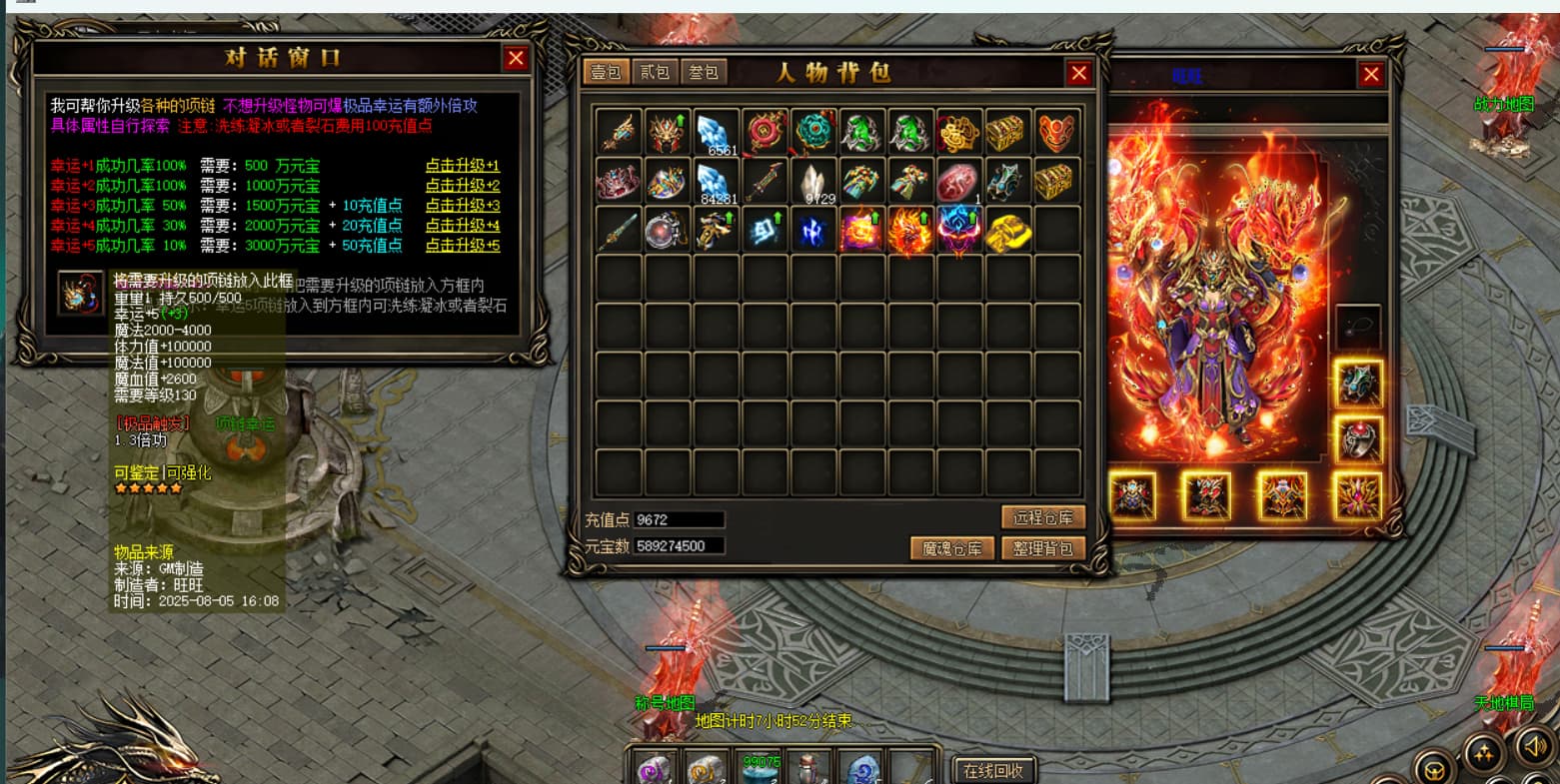This screenshot has width=1560, height=784.
Task: Toggle the sound speaker button
Action: 1534,746
